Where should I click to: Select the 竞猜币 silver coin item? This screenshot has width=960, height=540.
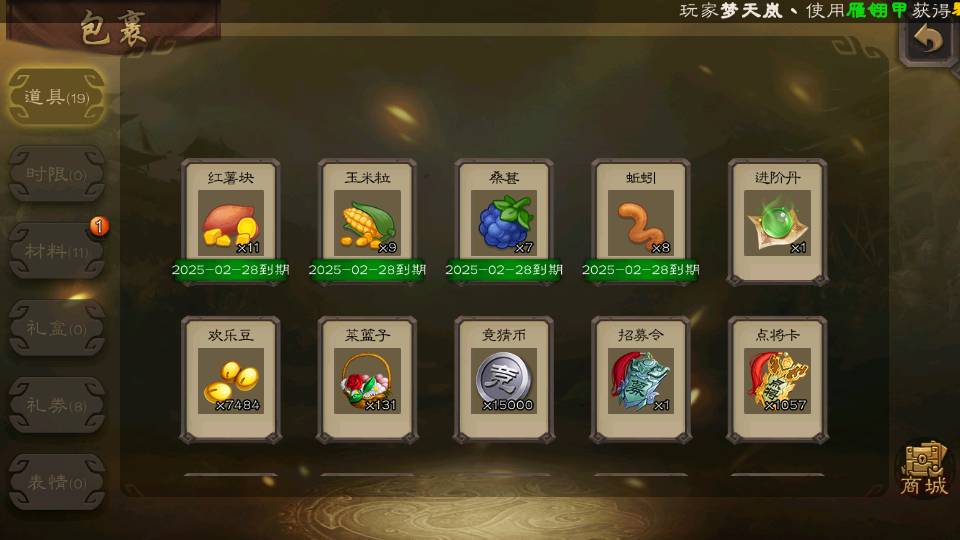click(504, 380)
